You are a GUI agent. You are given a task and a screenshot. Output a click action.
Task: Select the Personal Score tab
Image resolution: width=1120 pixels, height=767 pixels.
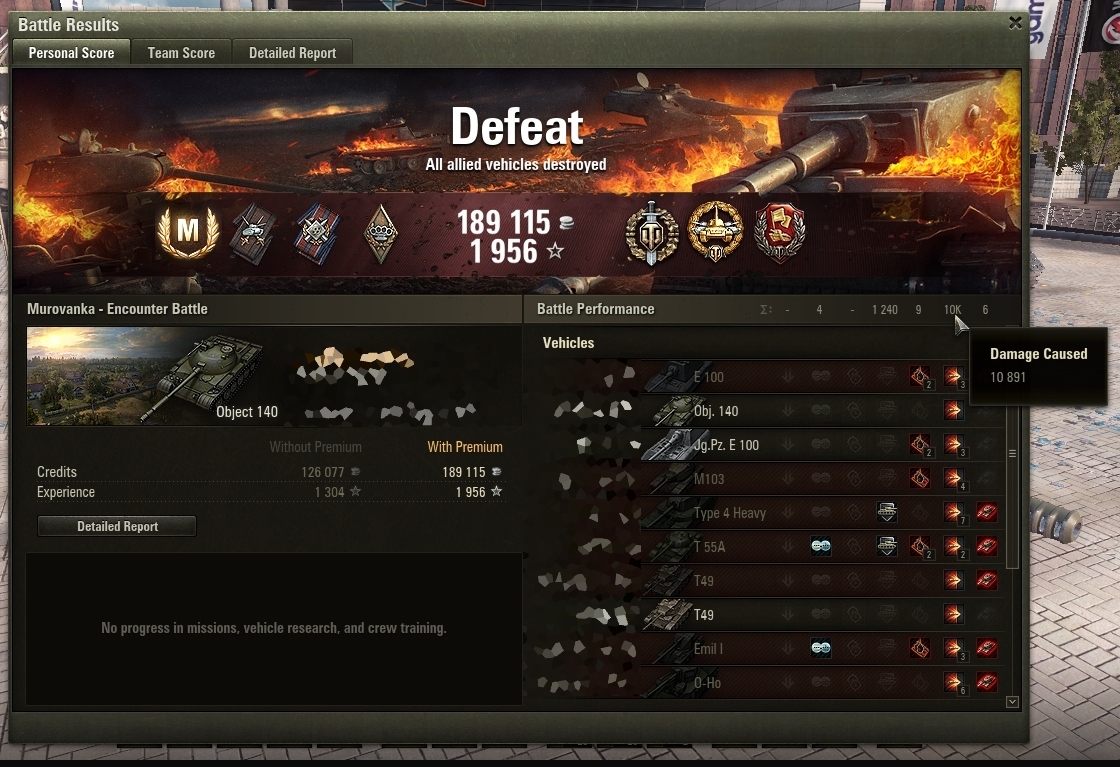coord(71,53)
